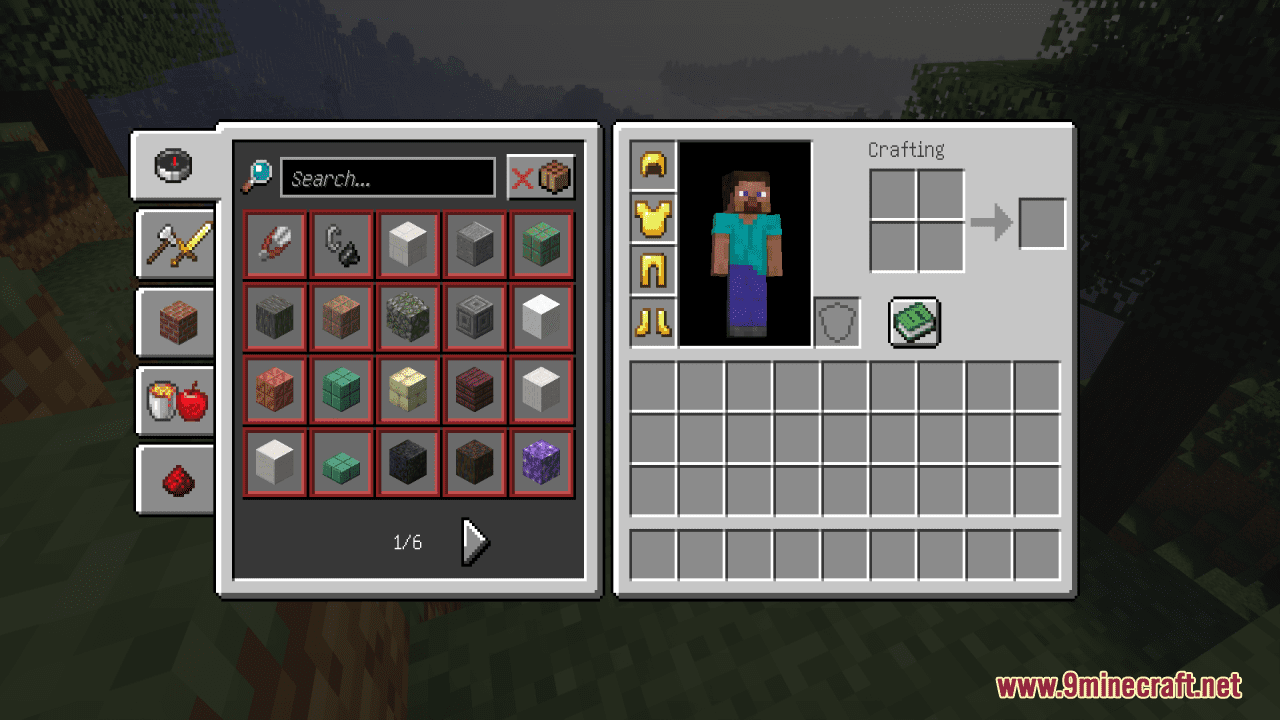Image resolution: width=1280 pixels, height=720 pixels.
Task: Click the gold helmet armor slot
Action: (653, 164)
